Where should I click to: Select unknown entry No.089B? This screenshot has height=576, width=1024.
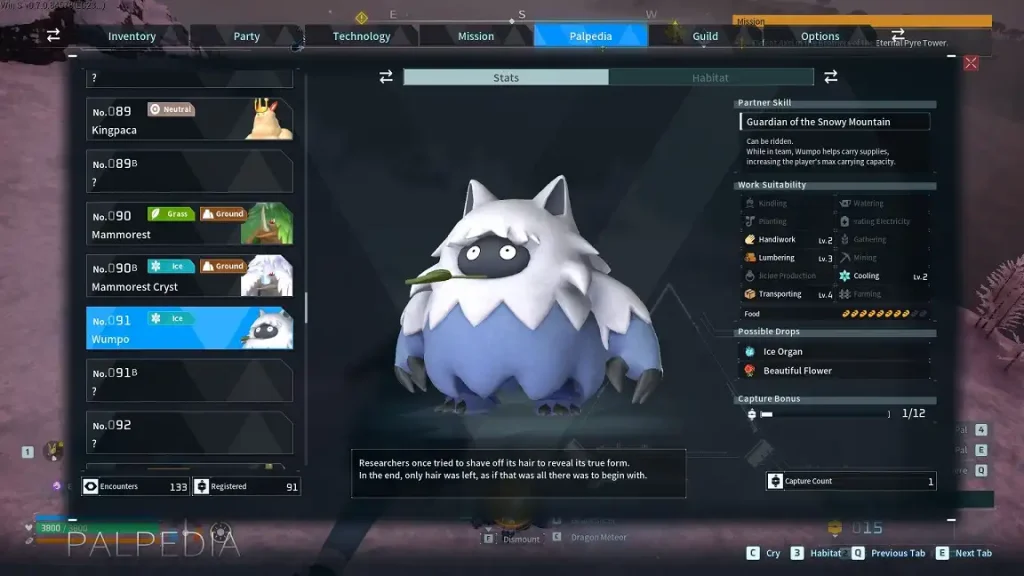tap(189, 171)
